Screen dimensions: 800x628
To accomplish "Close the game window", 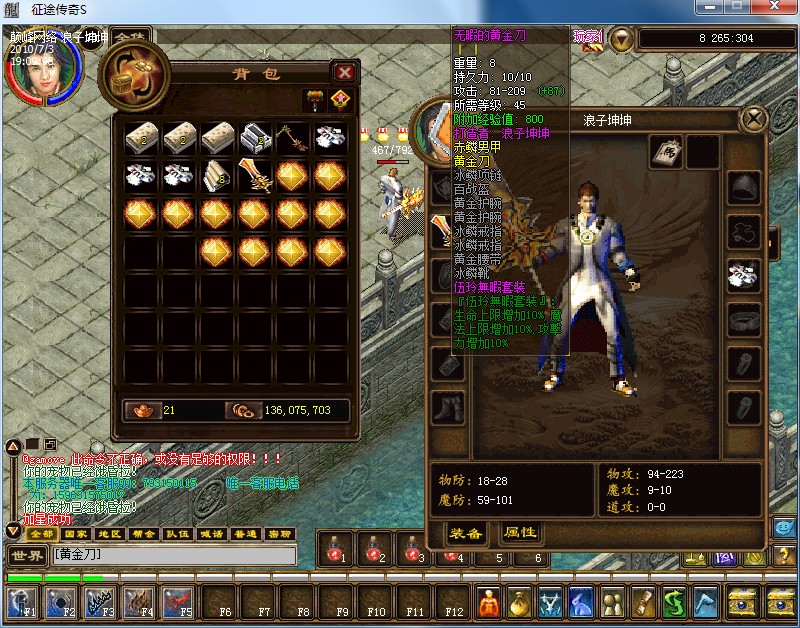I will pos(779,7).
